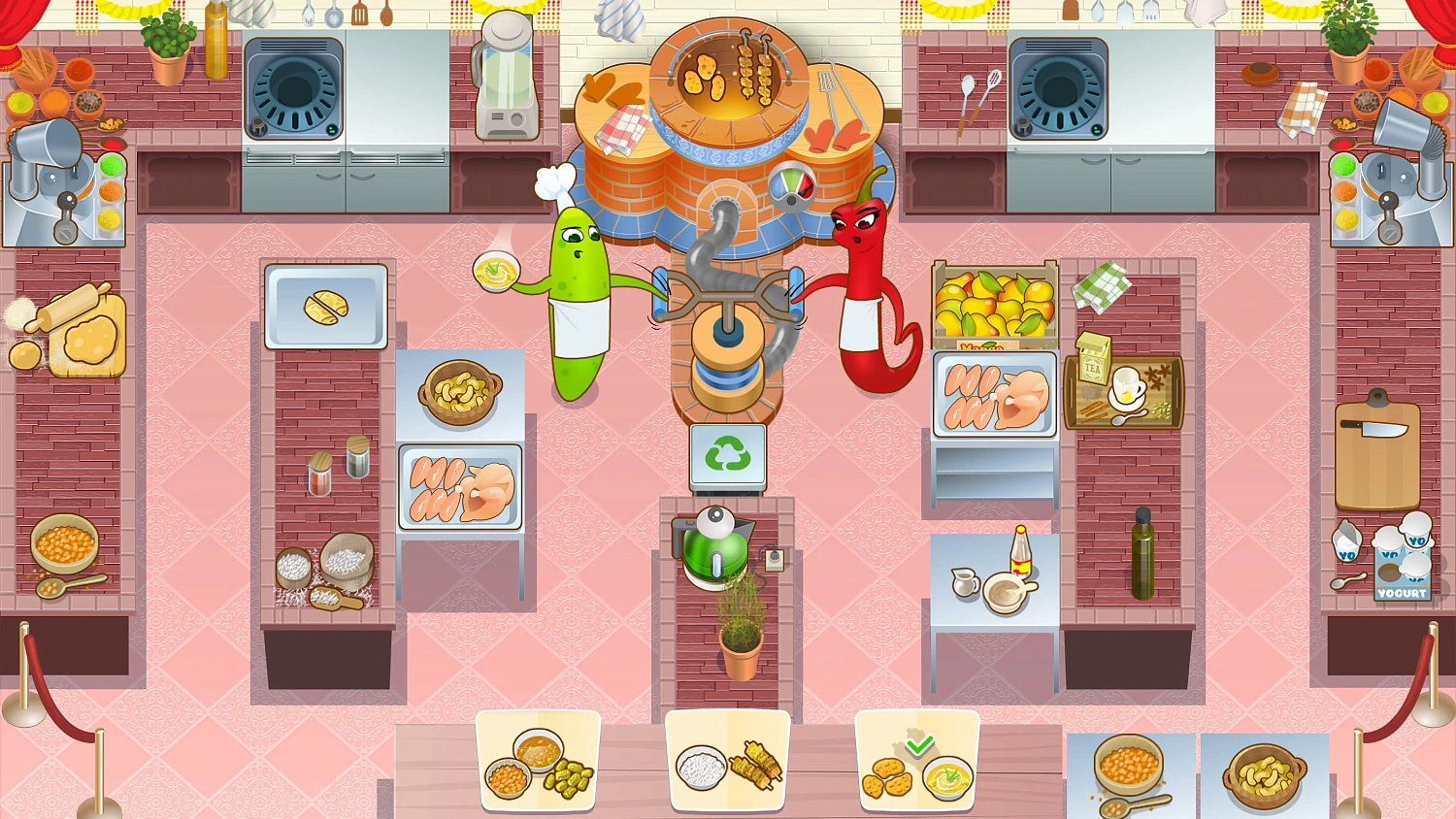Open the recycle bin to discard food

pos(728,456)
